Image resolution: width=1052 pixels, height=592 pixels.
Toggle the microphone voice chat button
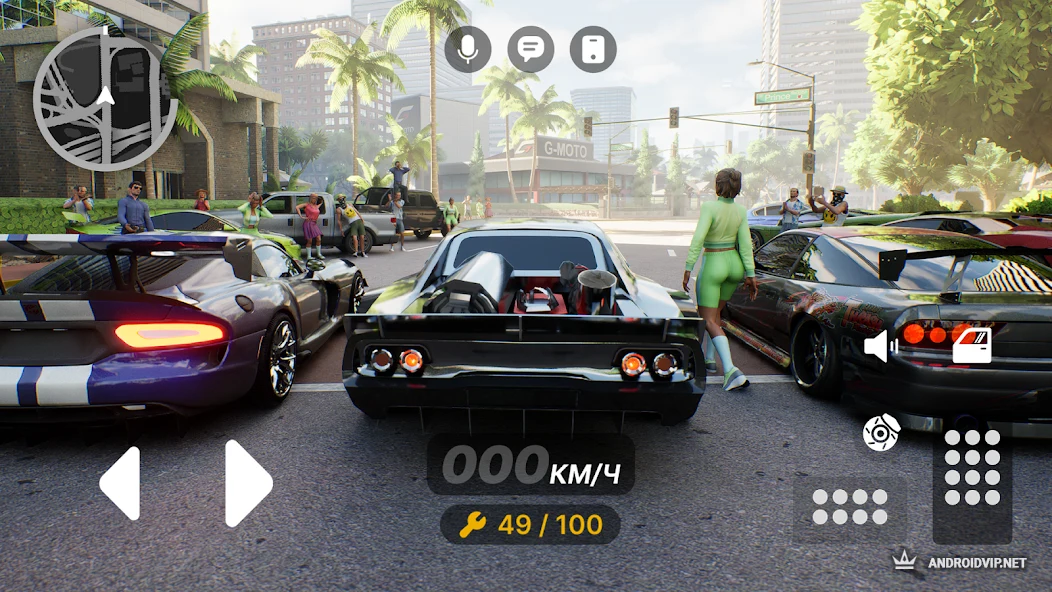click(x=468, y=49)
